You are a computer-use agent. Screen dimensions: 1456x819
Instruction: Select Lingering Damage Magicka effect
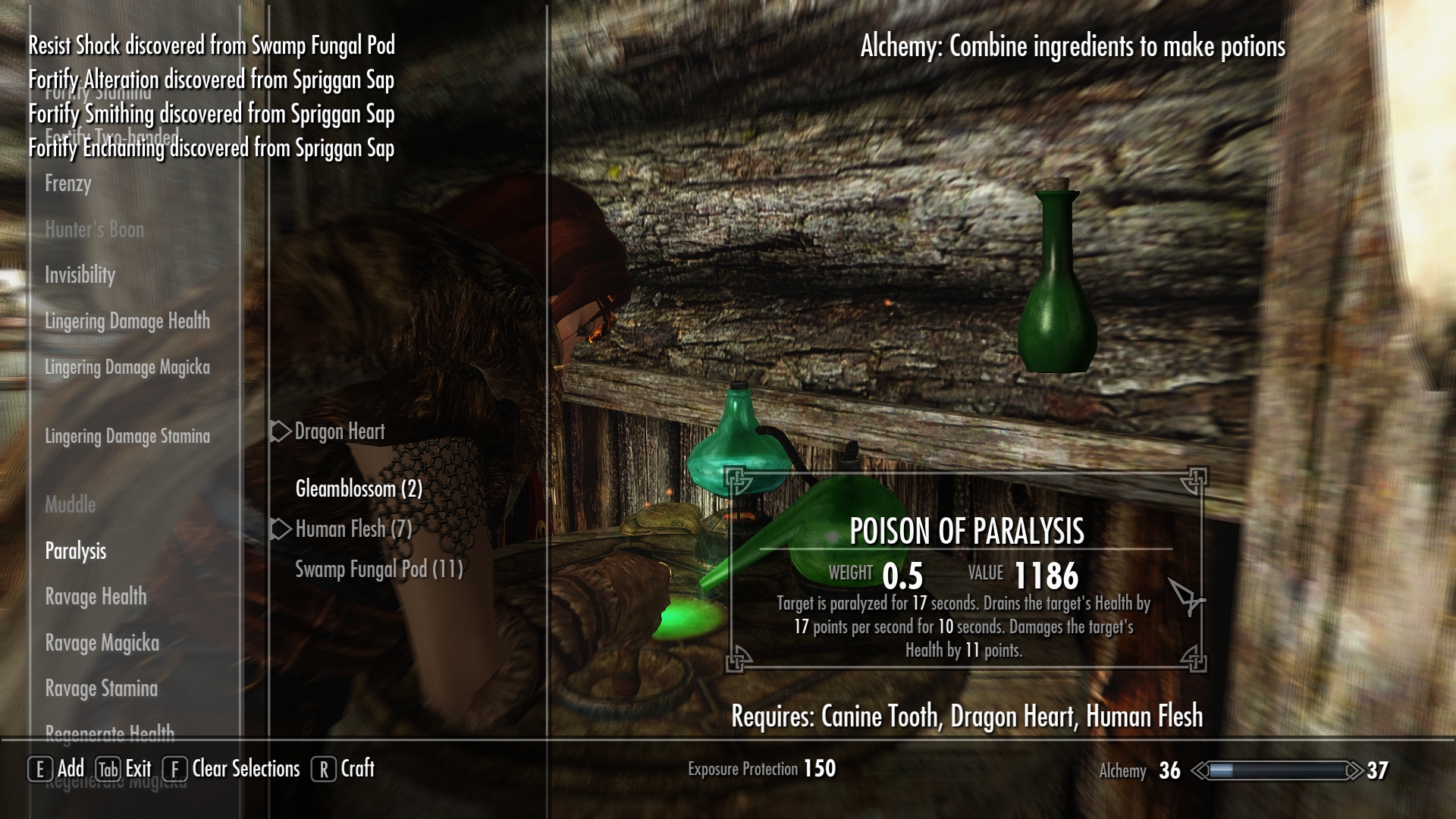[127, 368]
